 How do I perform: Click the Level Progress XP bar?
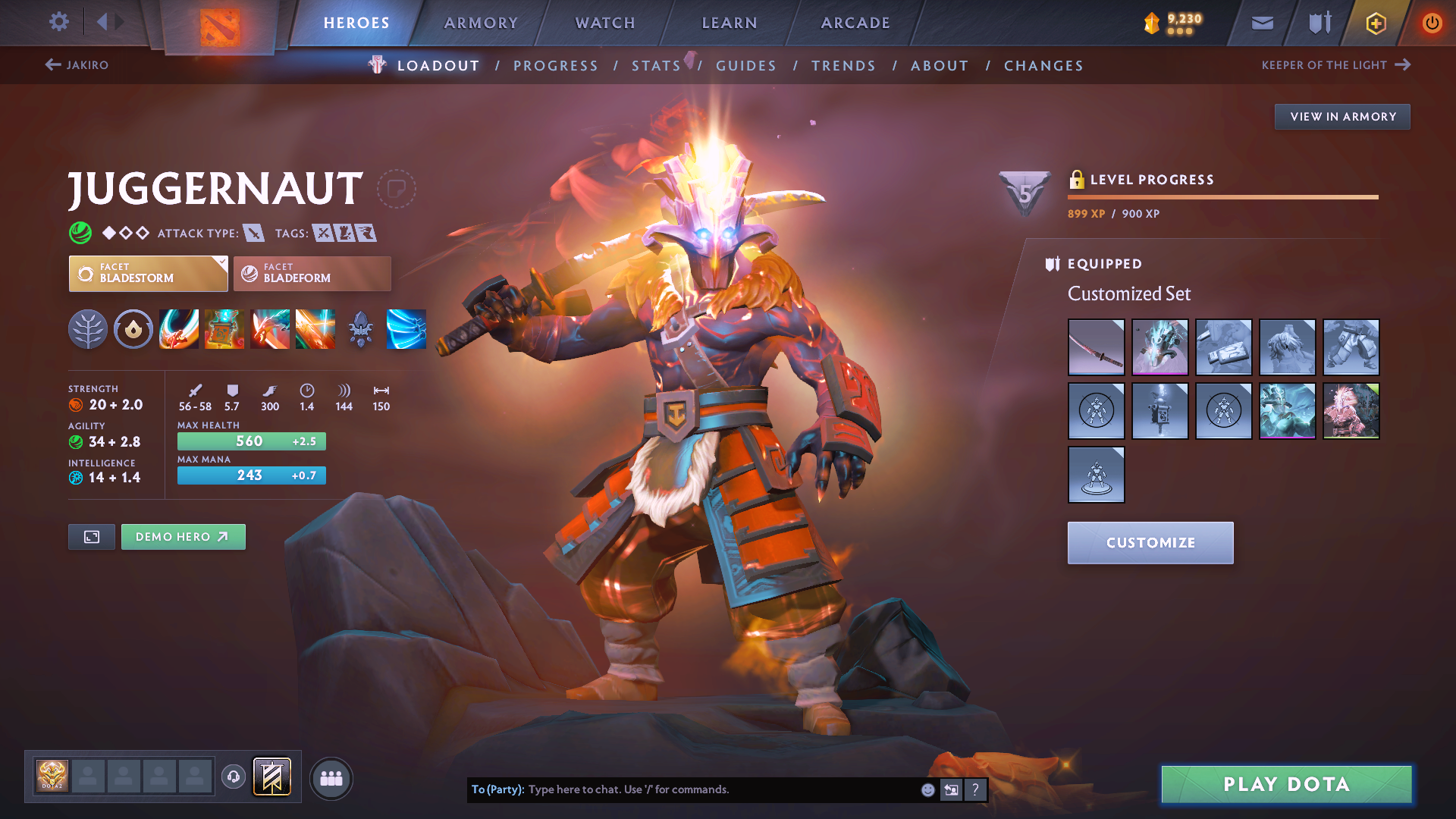1222,197
